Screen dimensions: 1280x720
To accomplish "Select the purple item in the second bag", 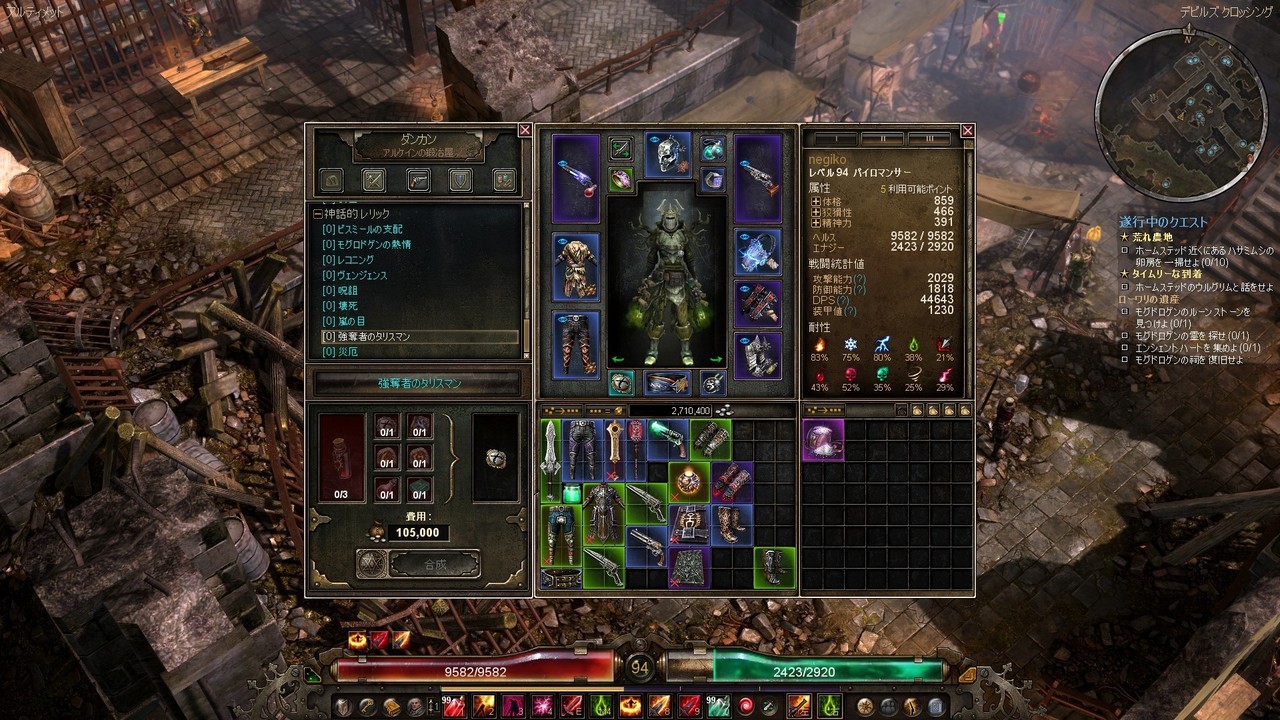I will point(822,440).
